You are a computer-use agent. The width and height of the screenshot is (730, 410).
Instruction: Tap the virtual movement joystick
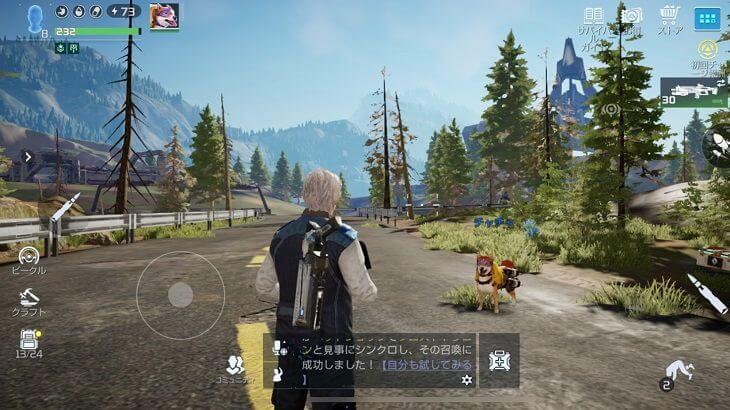pos(180,294)
